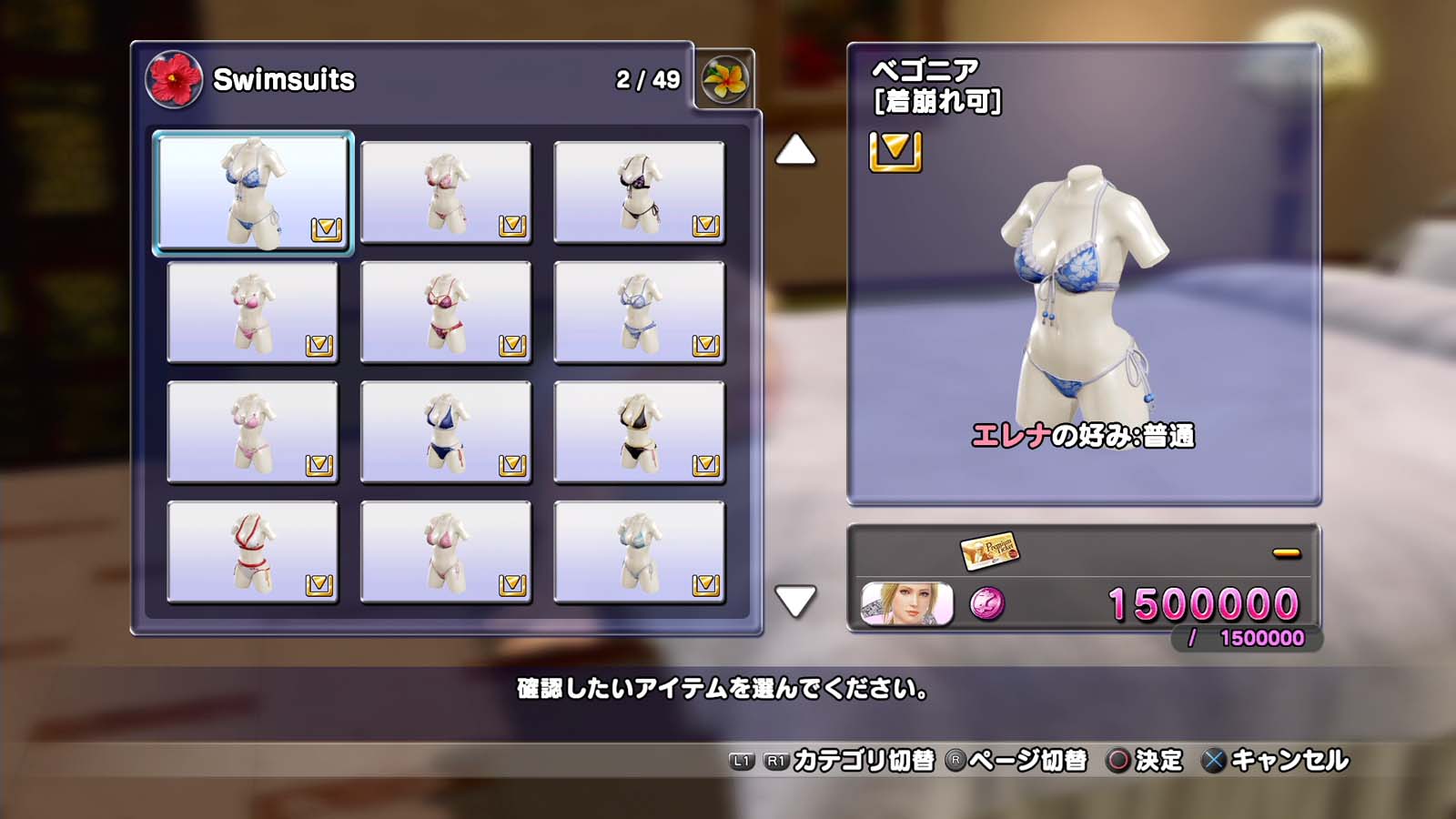Select the highlighted blue floral bikini thumbnail
1456x819 pixels.
(253, 192)
